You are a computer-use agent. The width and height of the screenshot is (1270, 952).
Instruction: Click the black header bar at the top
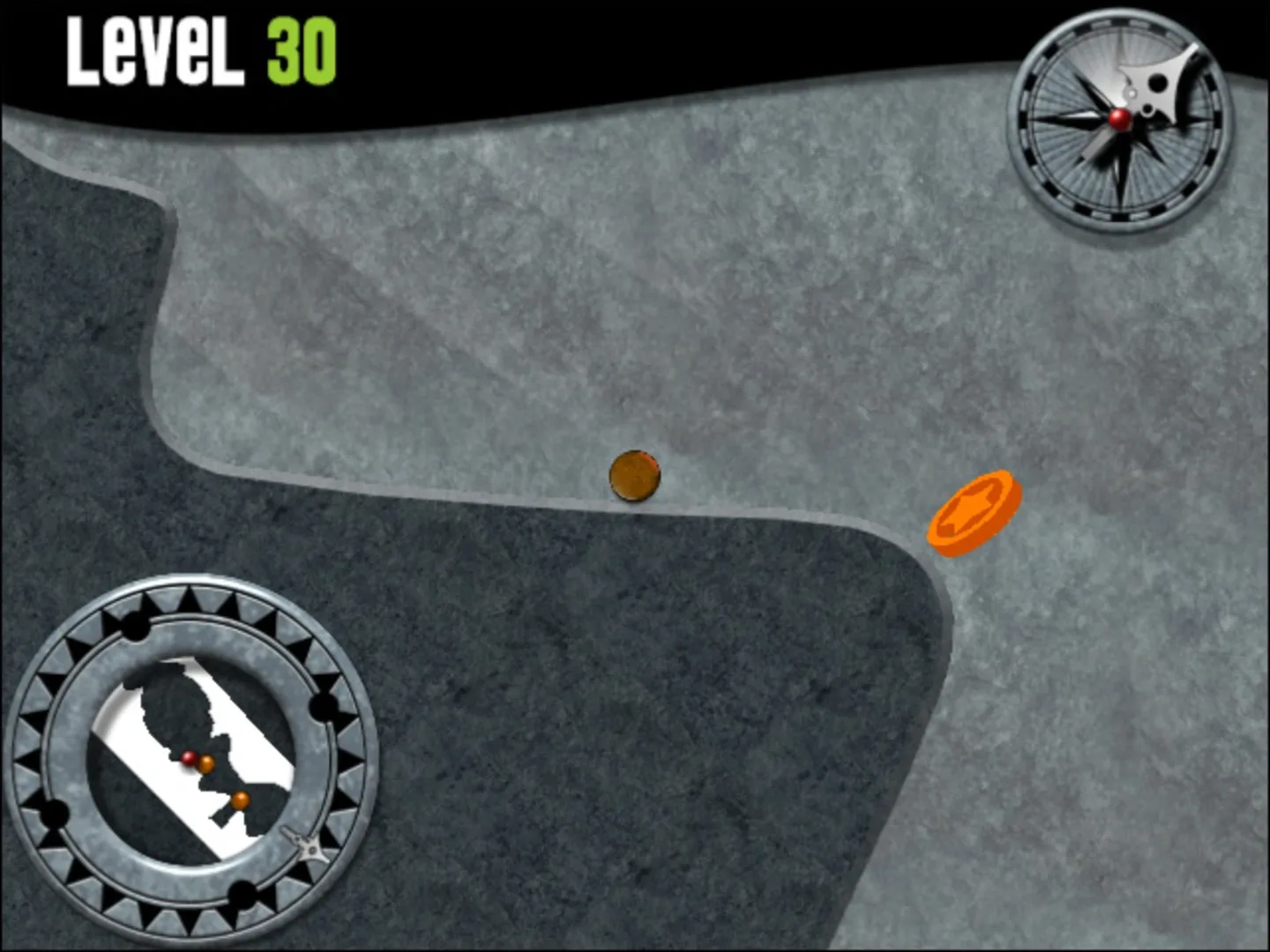617,35
